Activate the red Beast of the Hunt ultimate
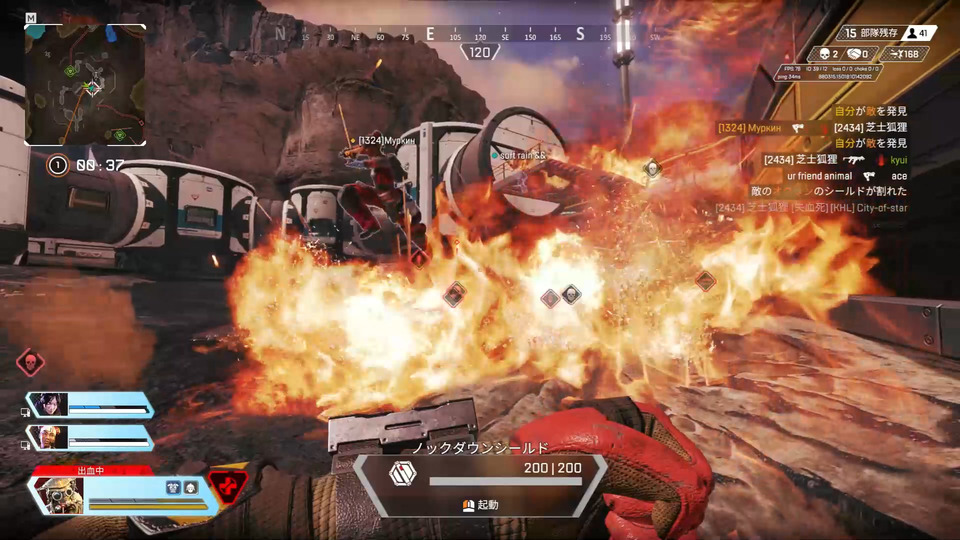960x540 pixels. click(x=229, y=487)
